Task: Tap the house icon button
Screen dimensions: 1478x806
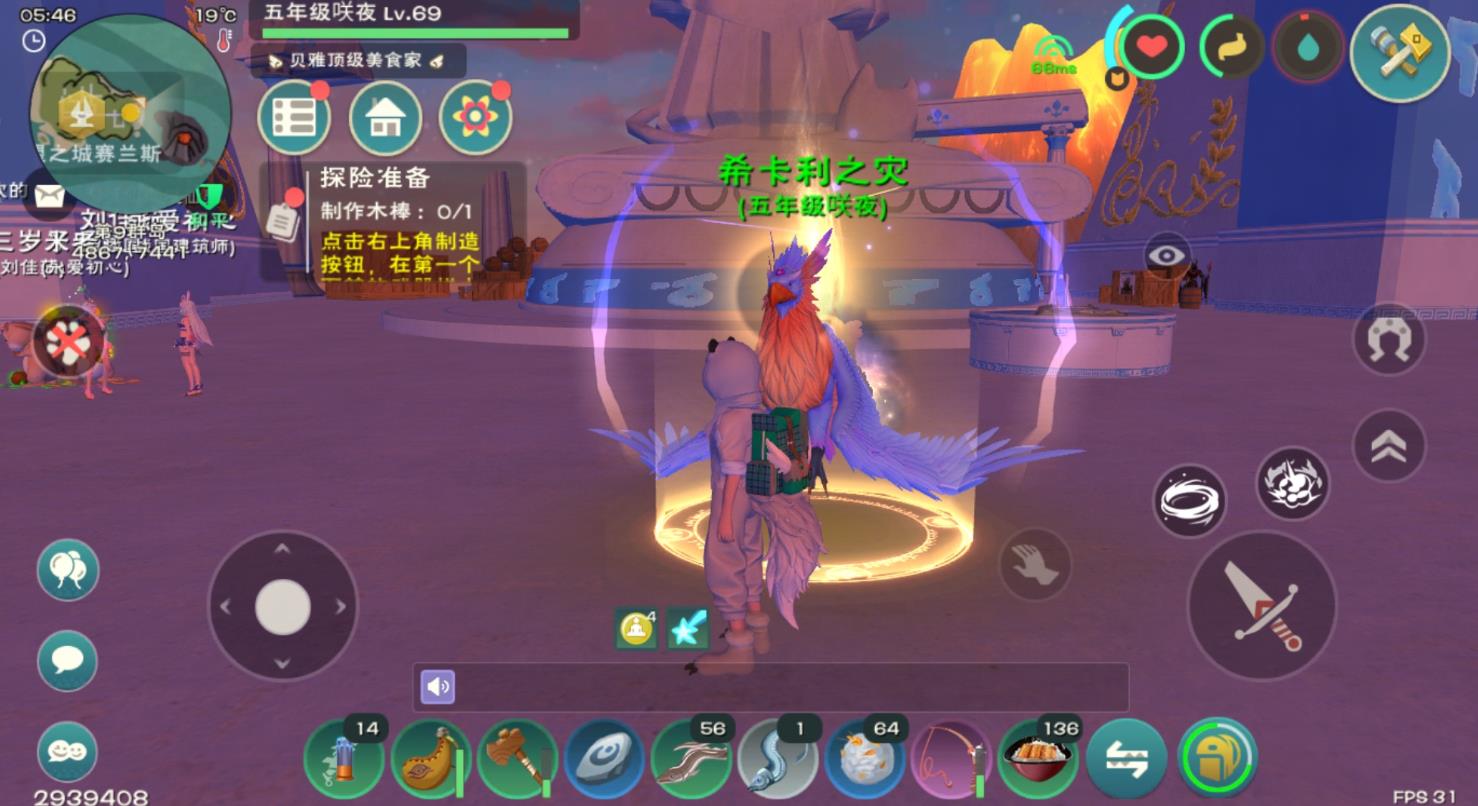Action: [385, 118]
